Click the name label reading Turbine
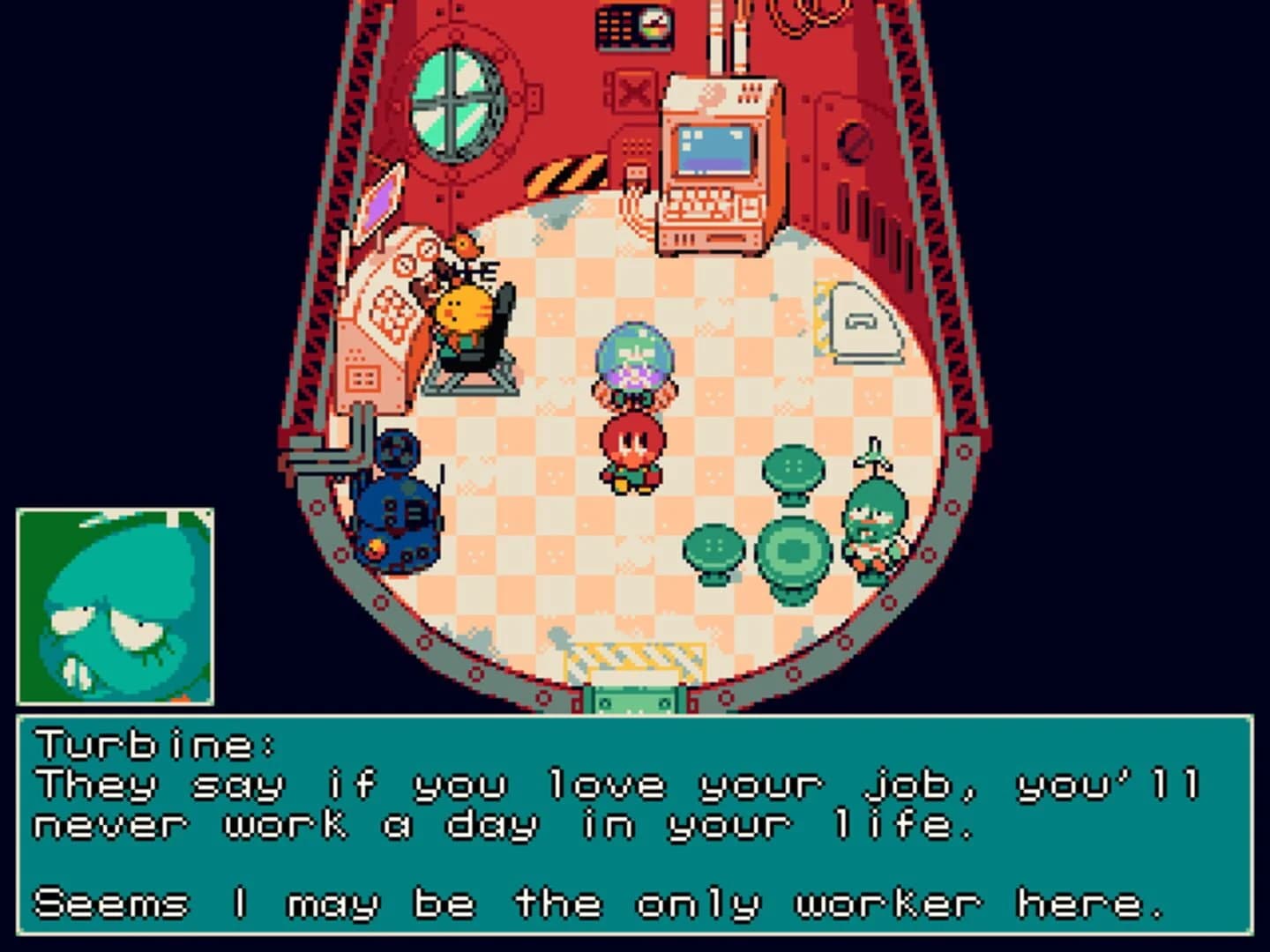The width and height of the screenshot is (1270, 952). tap(154, 745)
